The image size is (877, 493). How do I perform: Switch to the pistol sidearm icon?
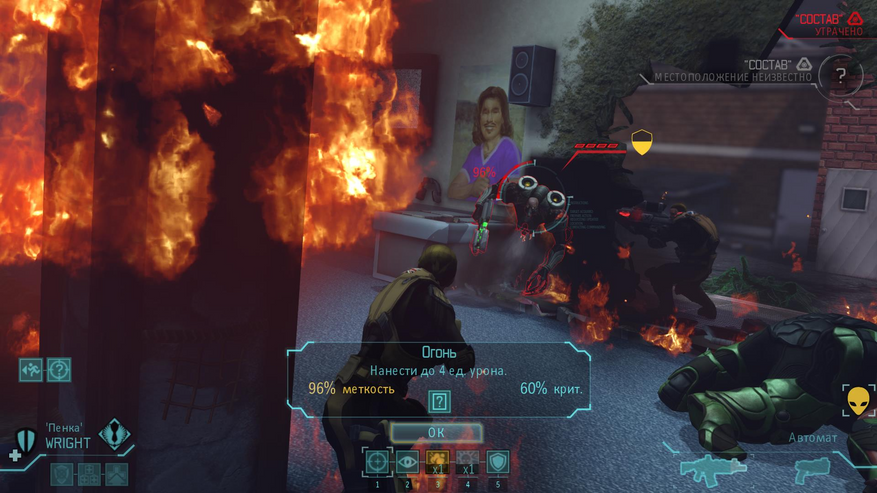811,470
